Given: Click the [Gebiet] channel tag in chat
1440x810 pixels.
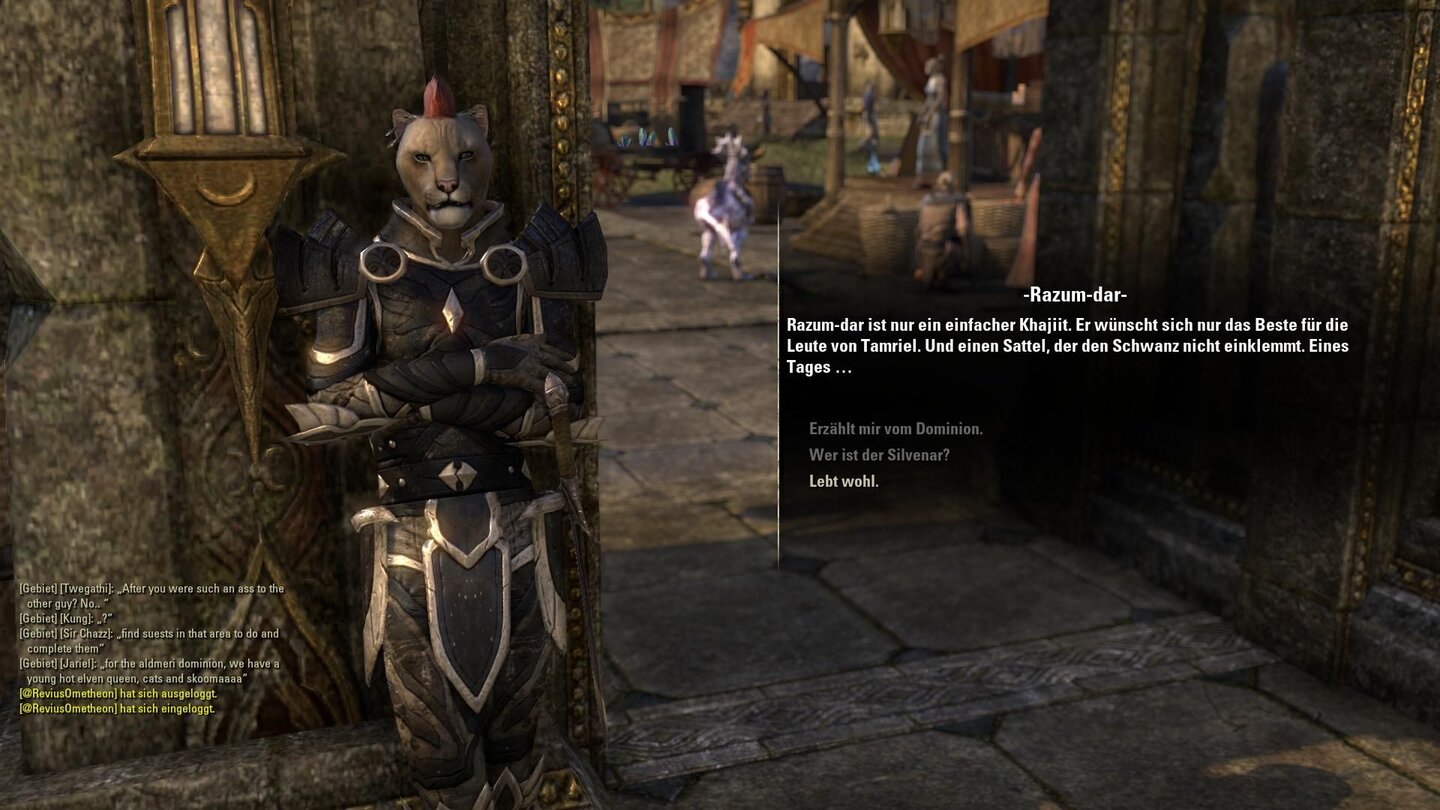Looking at the screenshot, I should click(x=37, y=588).
